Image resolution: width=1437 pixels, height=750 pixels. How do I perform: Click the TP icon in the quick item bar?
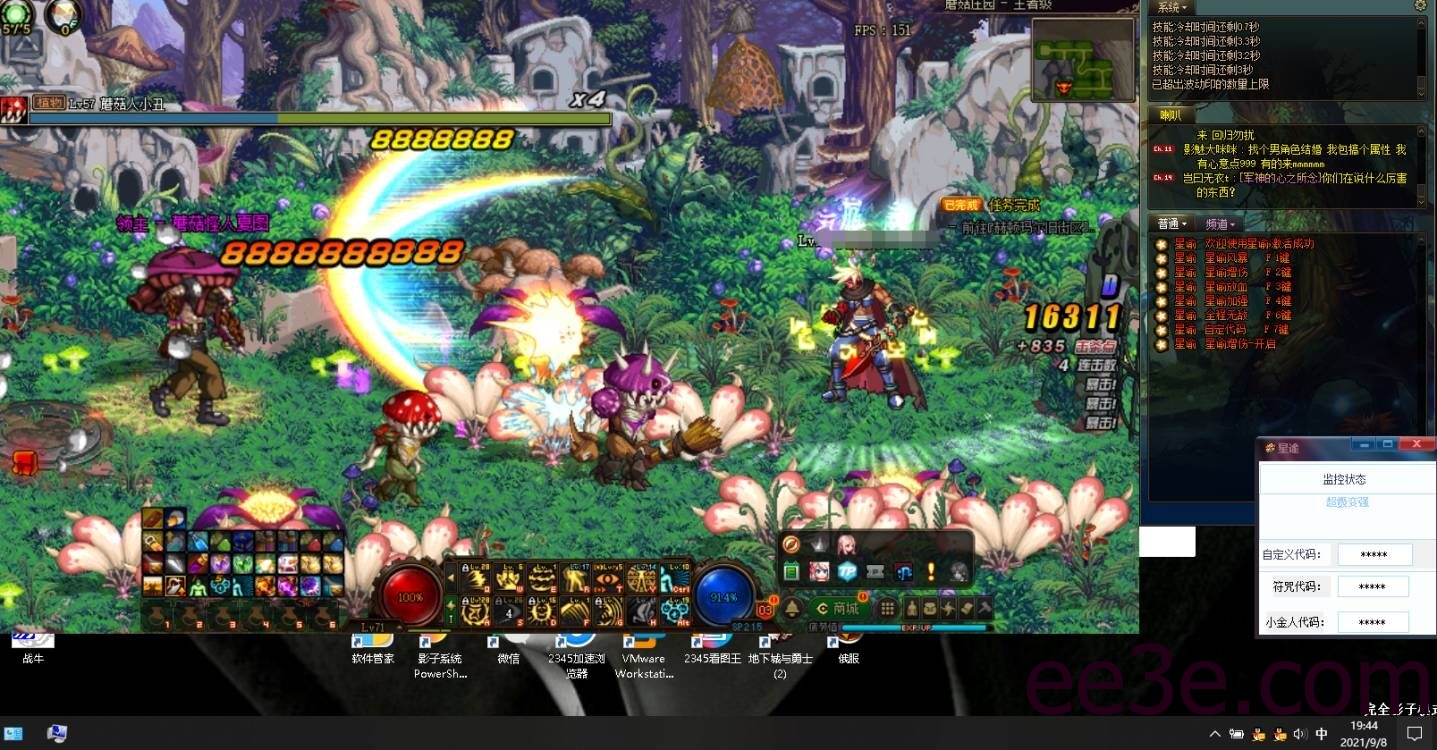(847, 571)
